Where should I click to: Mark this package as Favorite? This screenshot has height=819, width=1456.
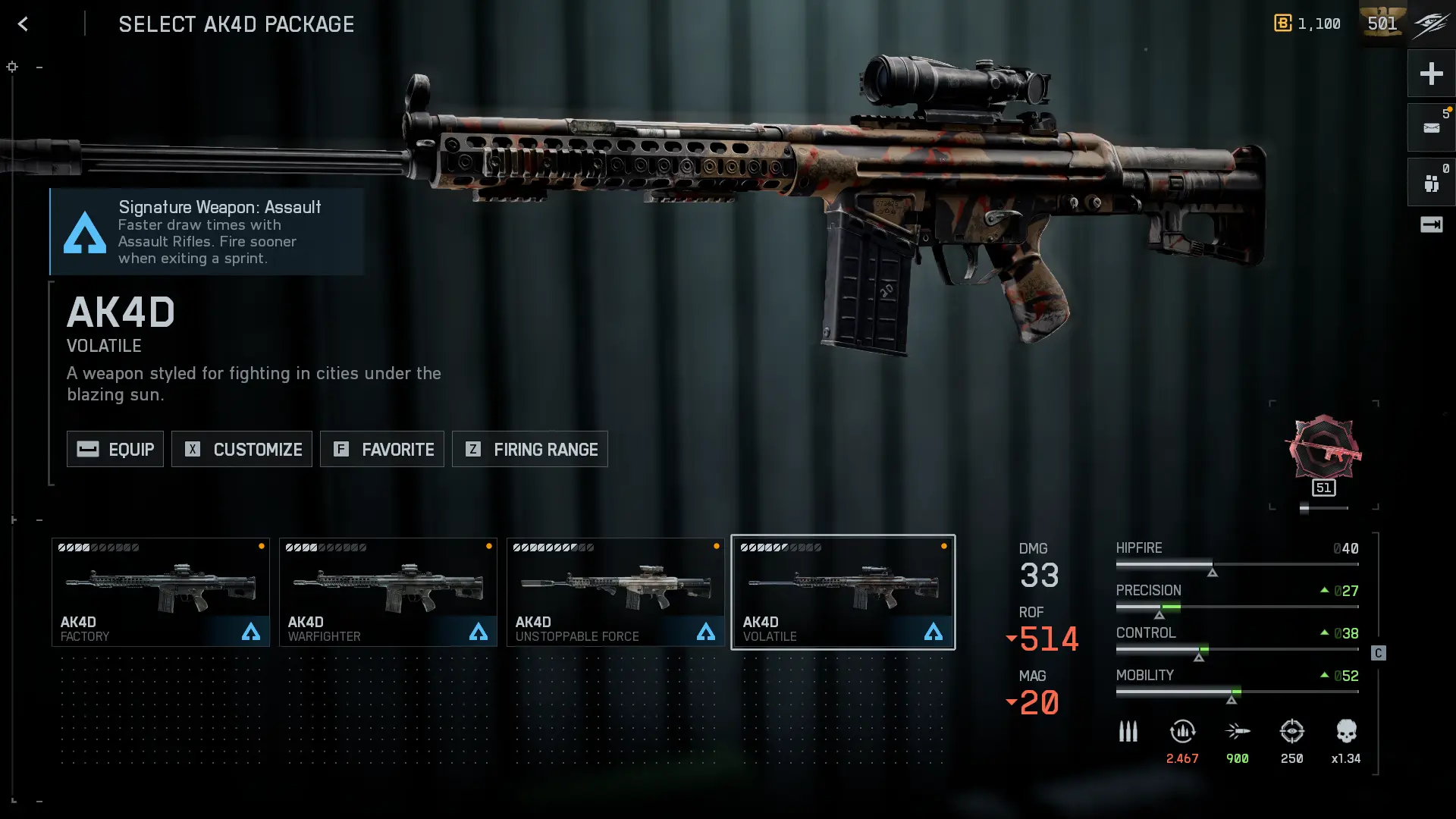(382, 449)
